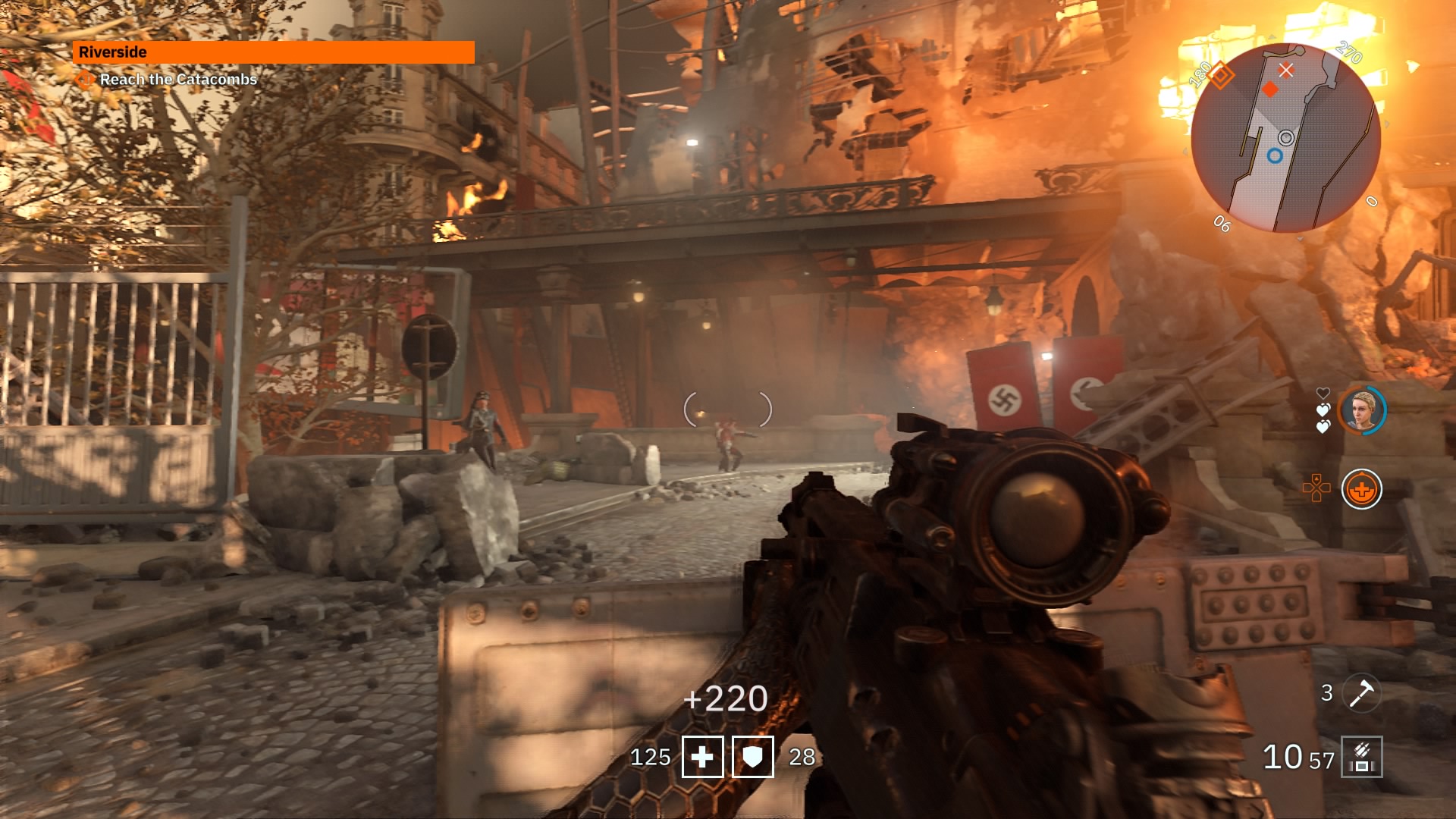
Task: Click the weapon fire mode icon
Action: point(1361,757)
